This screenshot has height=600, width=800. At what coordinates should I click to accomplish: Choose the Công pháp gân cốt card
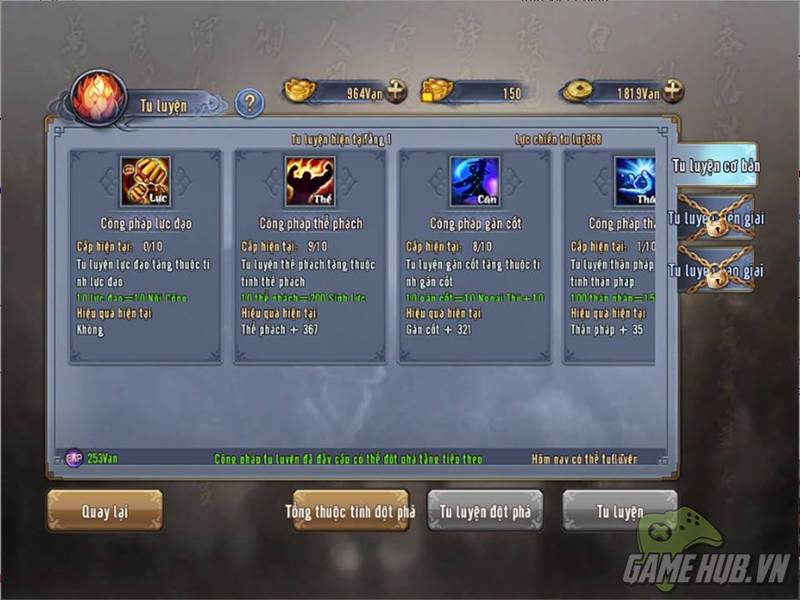coord(475,256)
